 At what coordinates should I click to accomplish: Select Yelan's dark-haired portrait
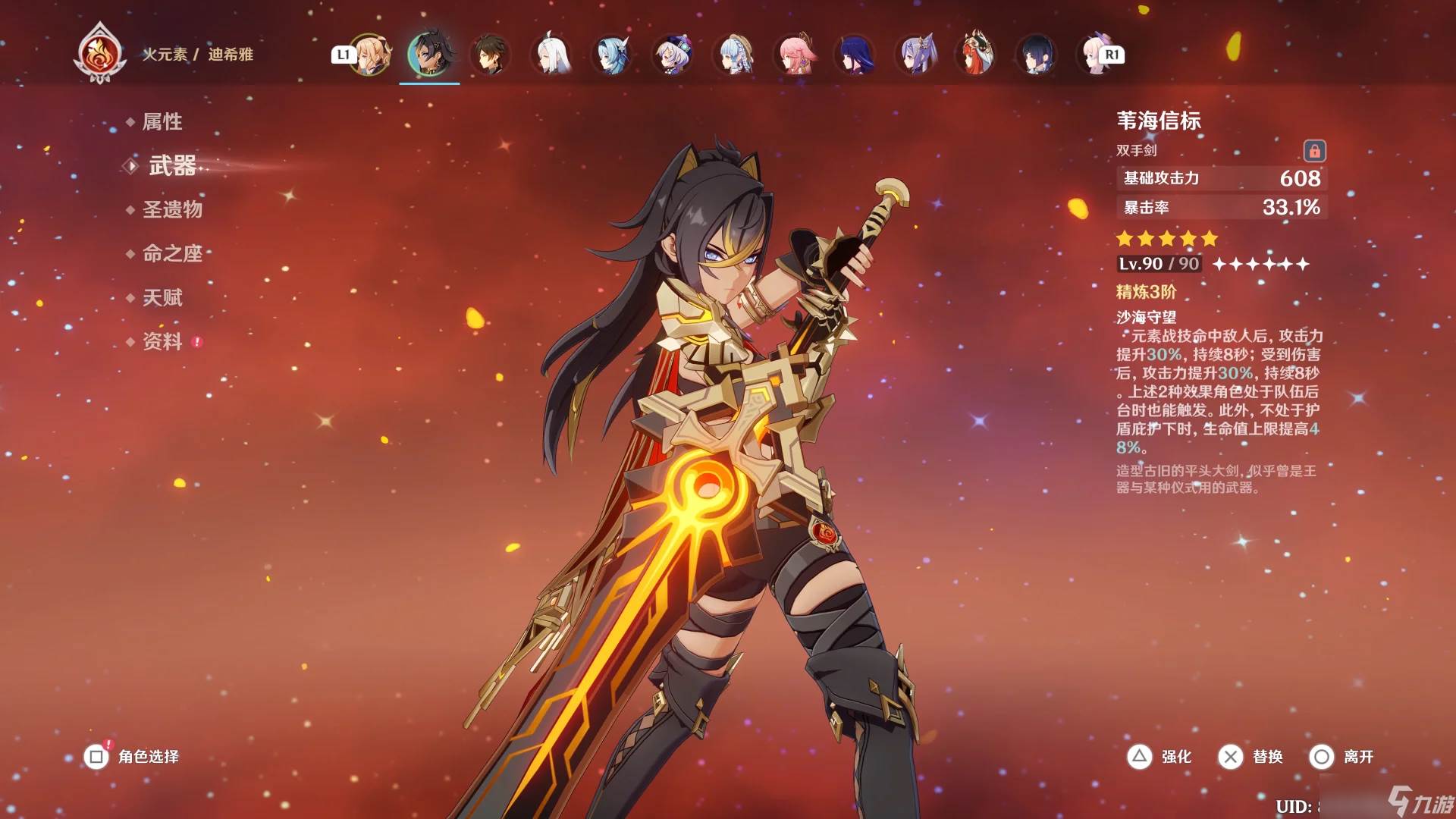tap(1037, 55)
